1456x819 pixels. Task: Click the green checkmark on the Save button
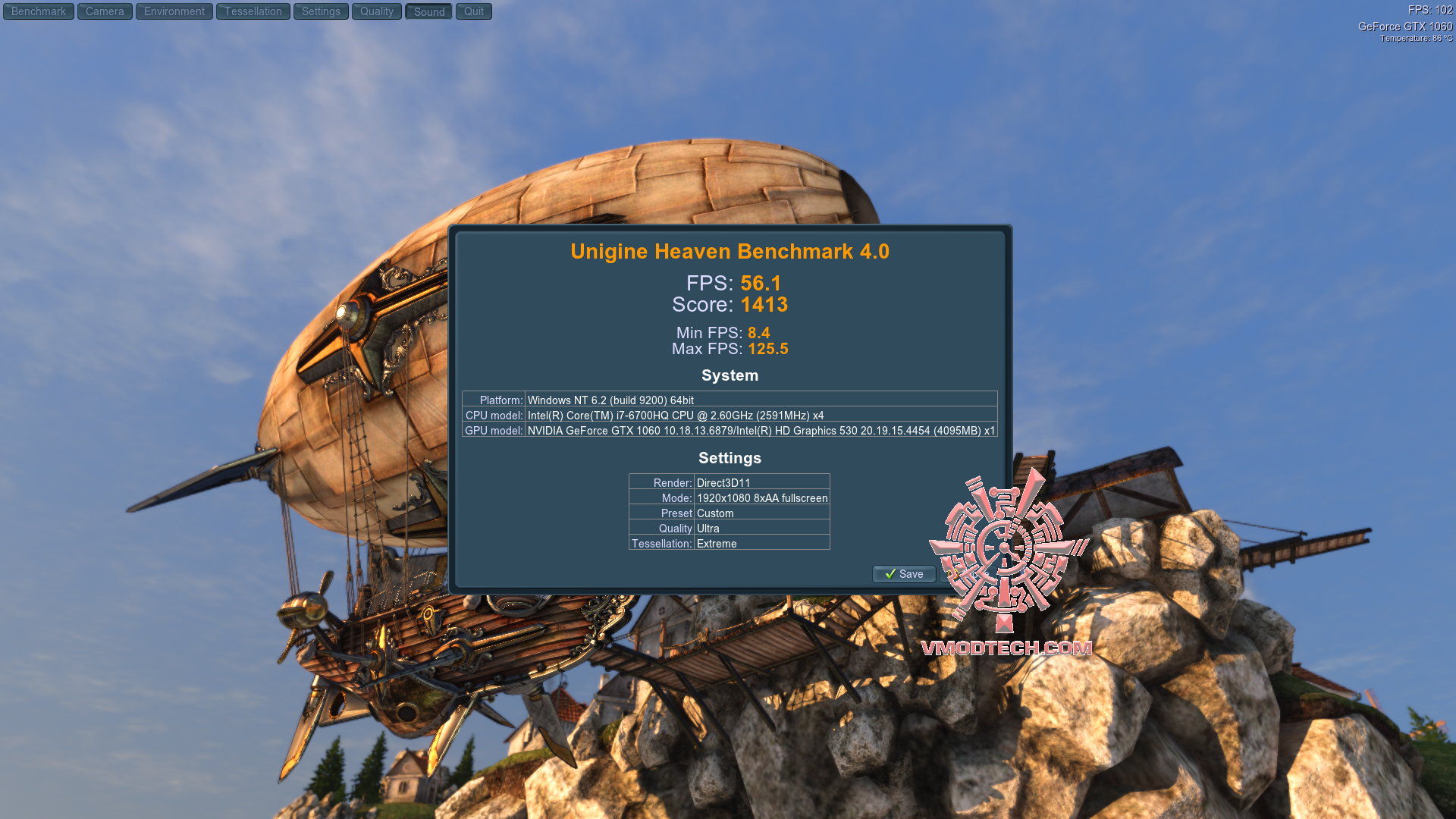pyautogui.click(x=890, y=575)
